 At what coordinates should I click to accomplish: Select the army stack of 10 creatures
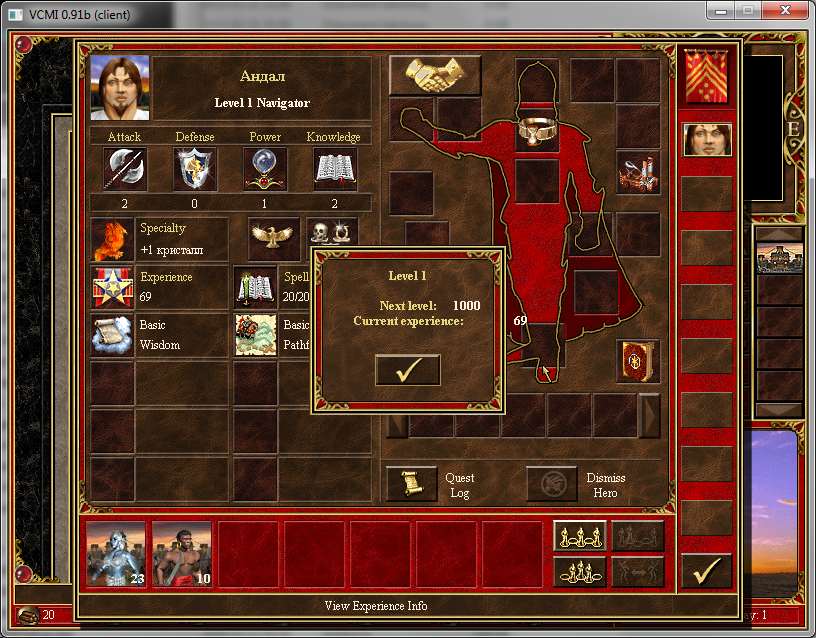[x=182, y=553]
